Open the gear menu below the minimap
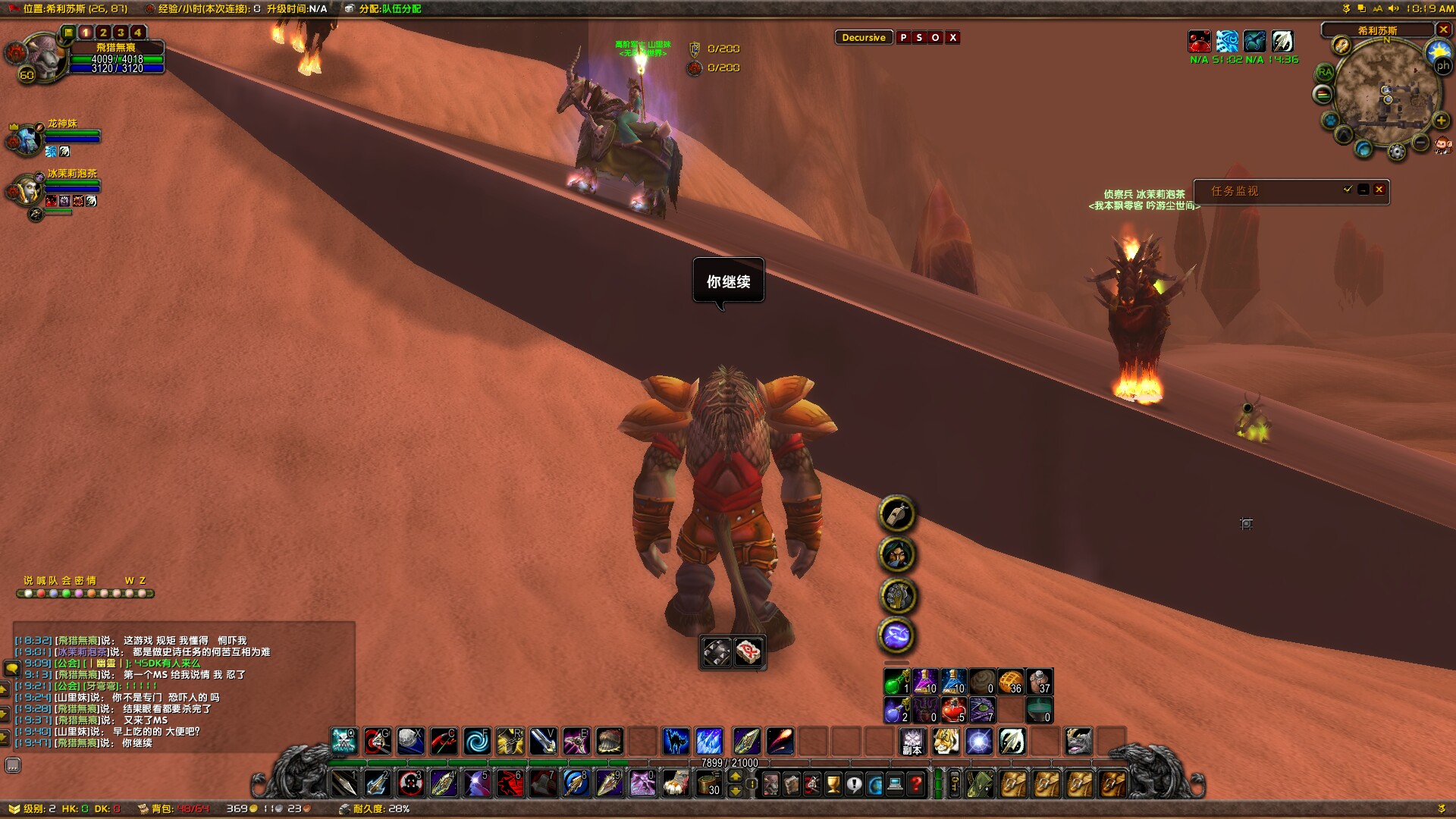 (x=1396, y=150)
